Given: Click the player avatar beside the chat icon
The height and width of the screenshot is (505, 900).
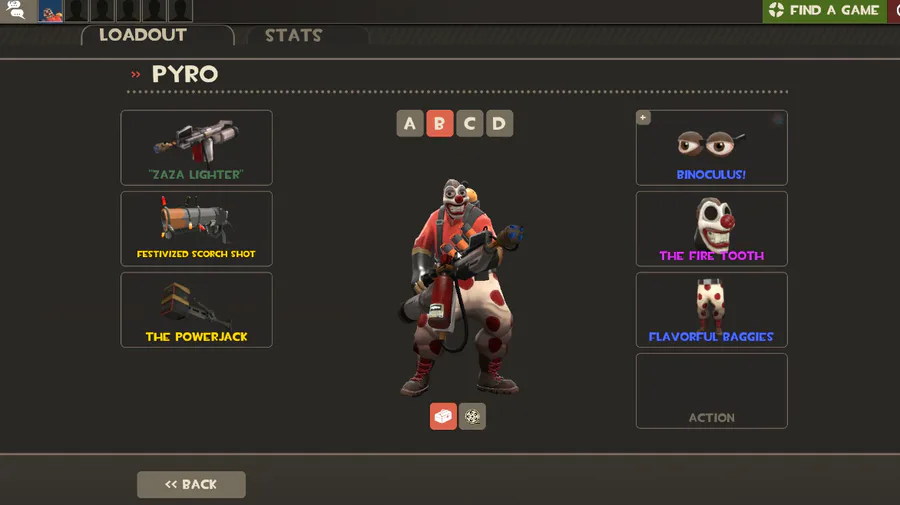Looking at the screenshot, I should [x=51, y=11].
